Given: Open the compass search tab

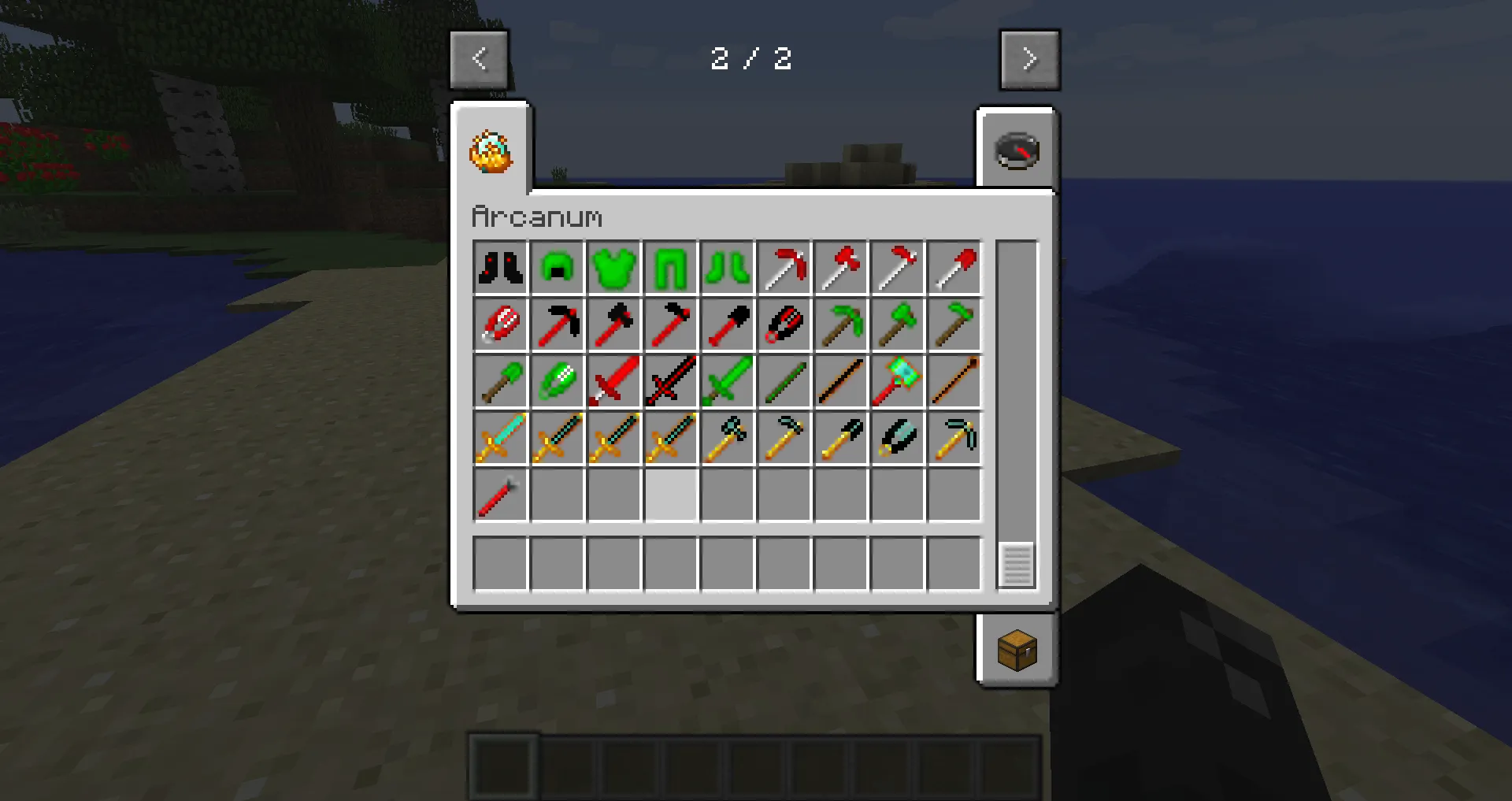Looking at the screenshot, I should tap(1018, 150).
